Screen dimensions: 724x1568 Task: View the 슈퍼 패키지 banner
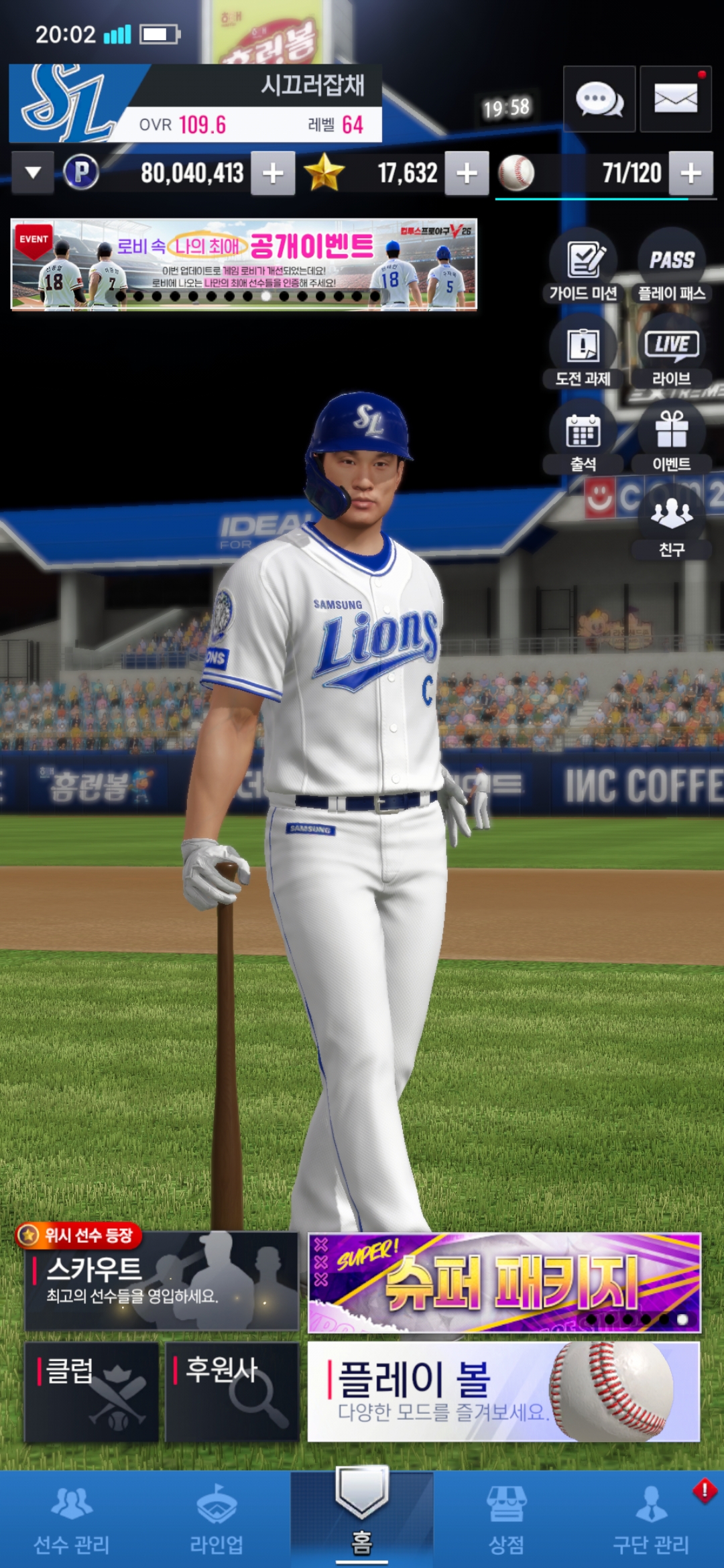click(x=504, y=1283)
